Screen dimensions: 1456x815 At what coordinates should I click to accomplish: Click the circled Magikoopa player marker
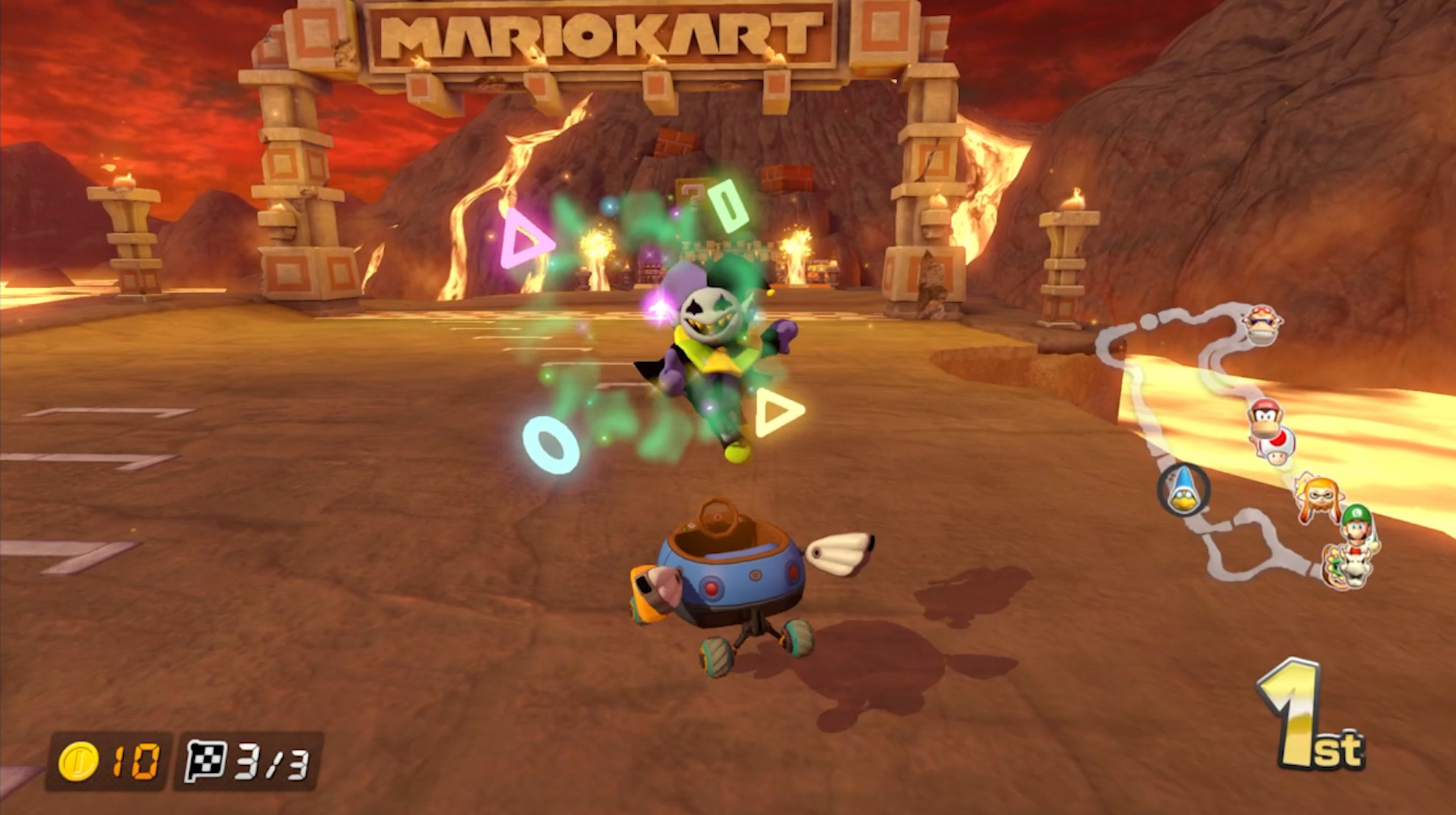pos(1183,490)
